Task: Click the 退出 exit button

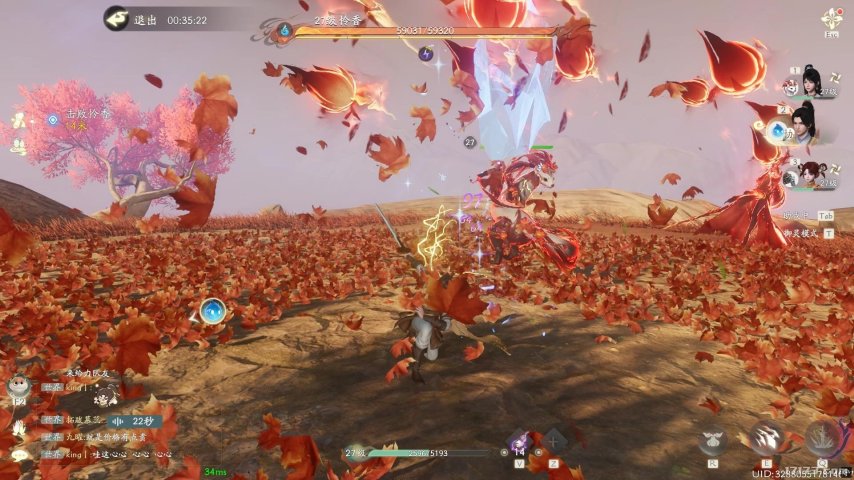Action: tap(133, 19)
